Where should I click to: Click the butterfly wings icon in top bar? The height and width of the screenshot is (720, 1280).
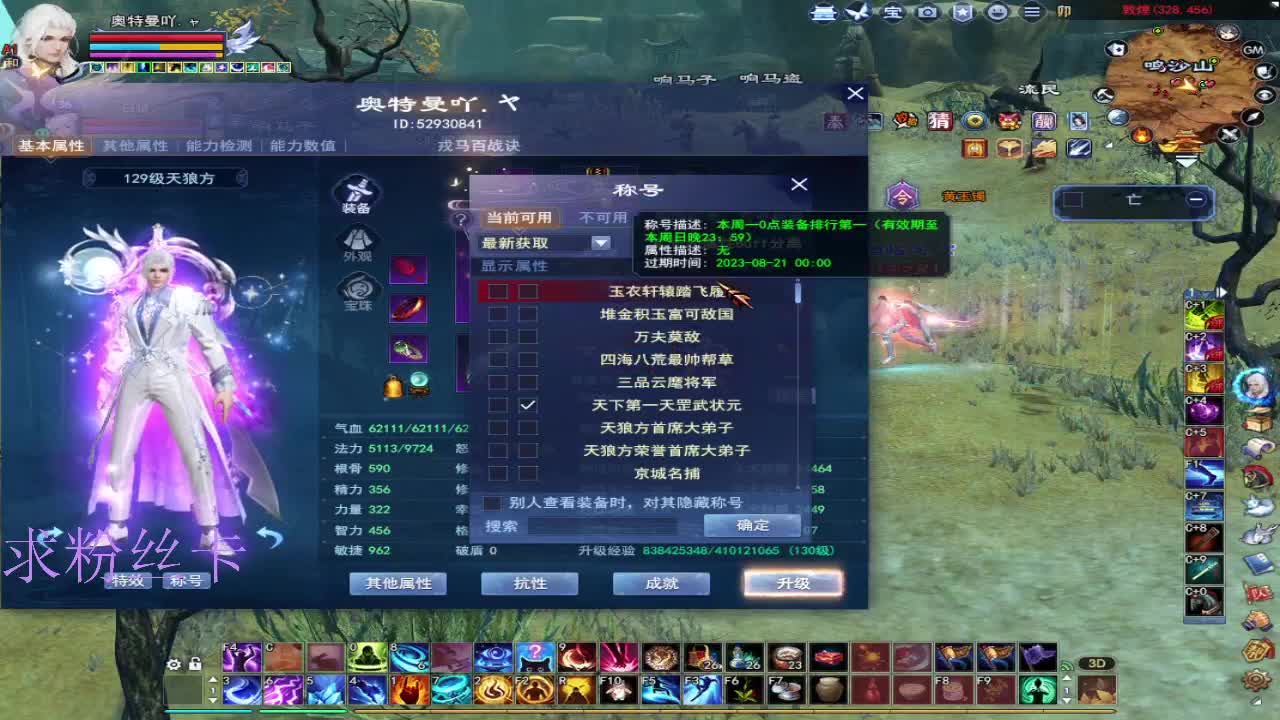(857, 12)
